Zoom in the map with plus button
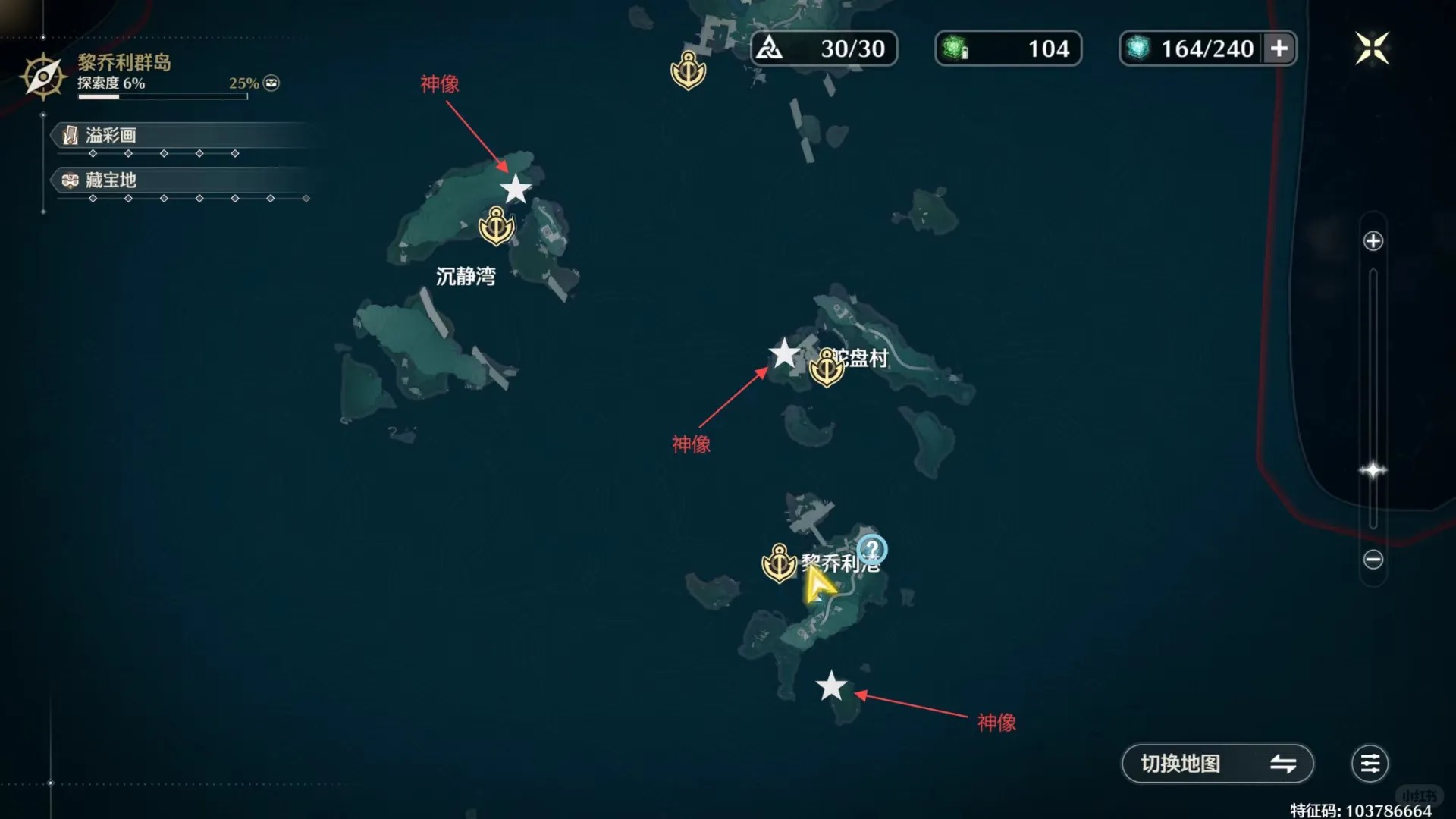This screenshot has width=1456, height=819. (1373, 241)
